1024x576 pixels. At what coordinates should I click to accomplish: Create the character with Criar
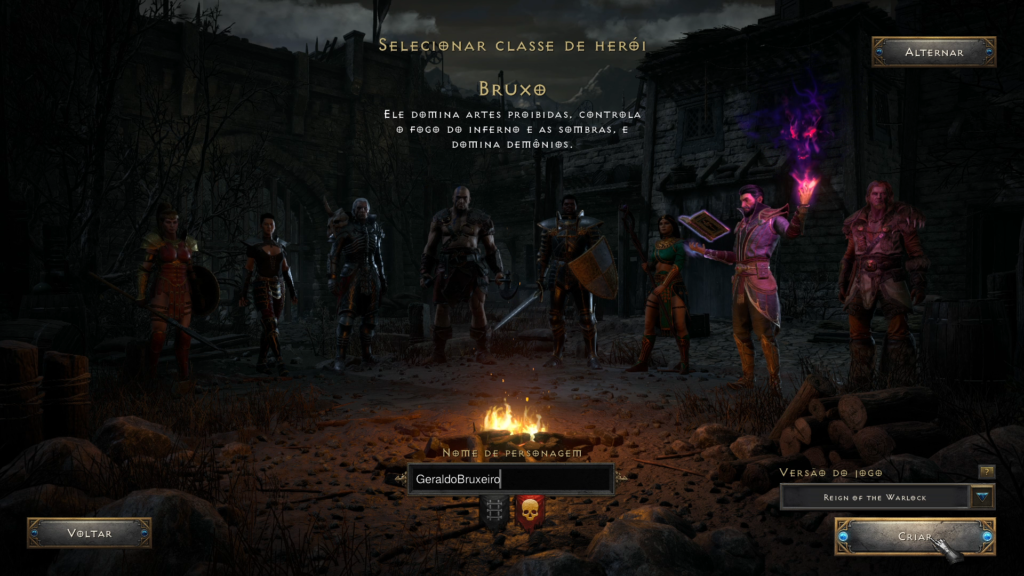[914, 537]
